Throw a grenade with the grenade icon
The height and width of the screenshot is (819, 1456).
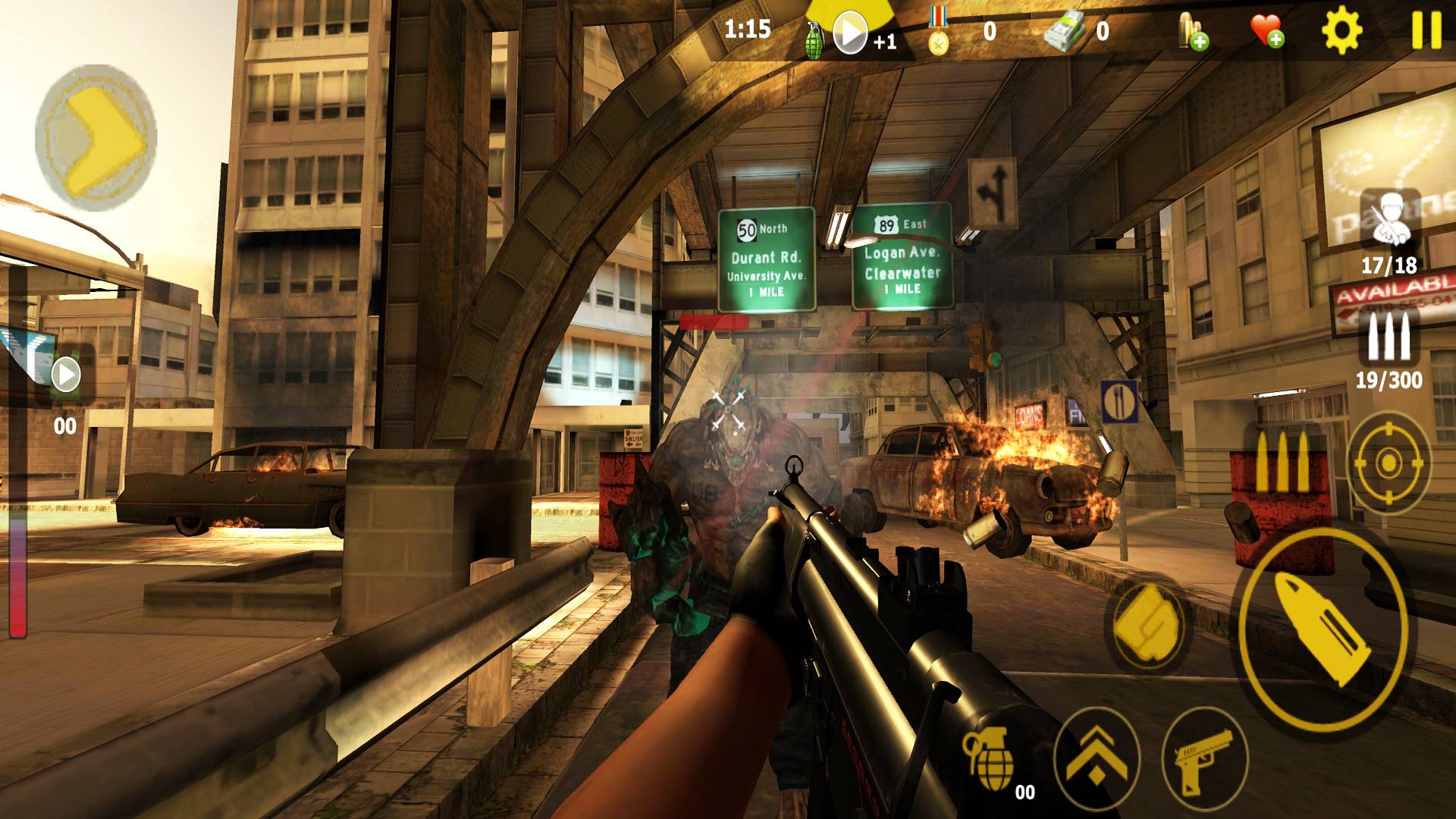pos(988,758)
